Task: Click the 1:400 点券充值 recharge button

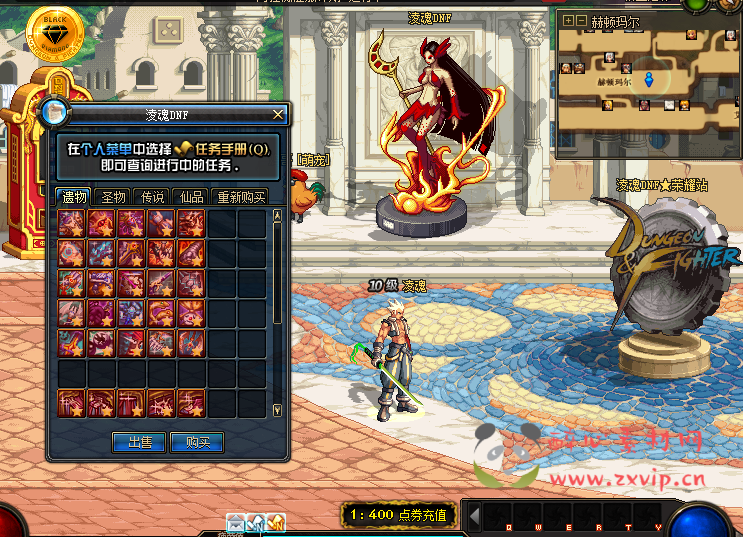Action: (399, 516)
